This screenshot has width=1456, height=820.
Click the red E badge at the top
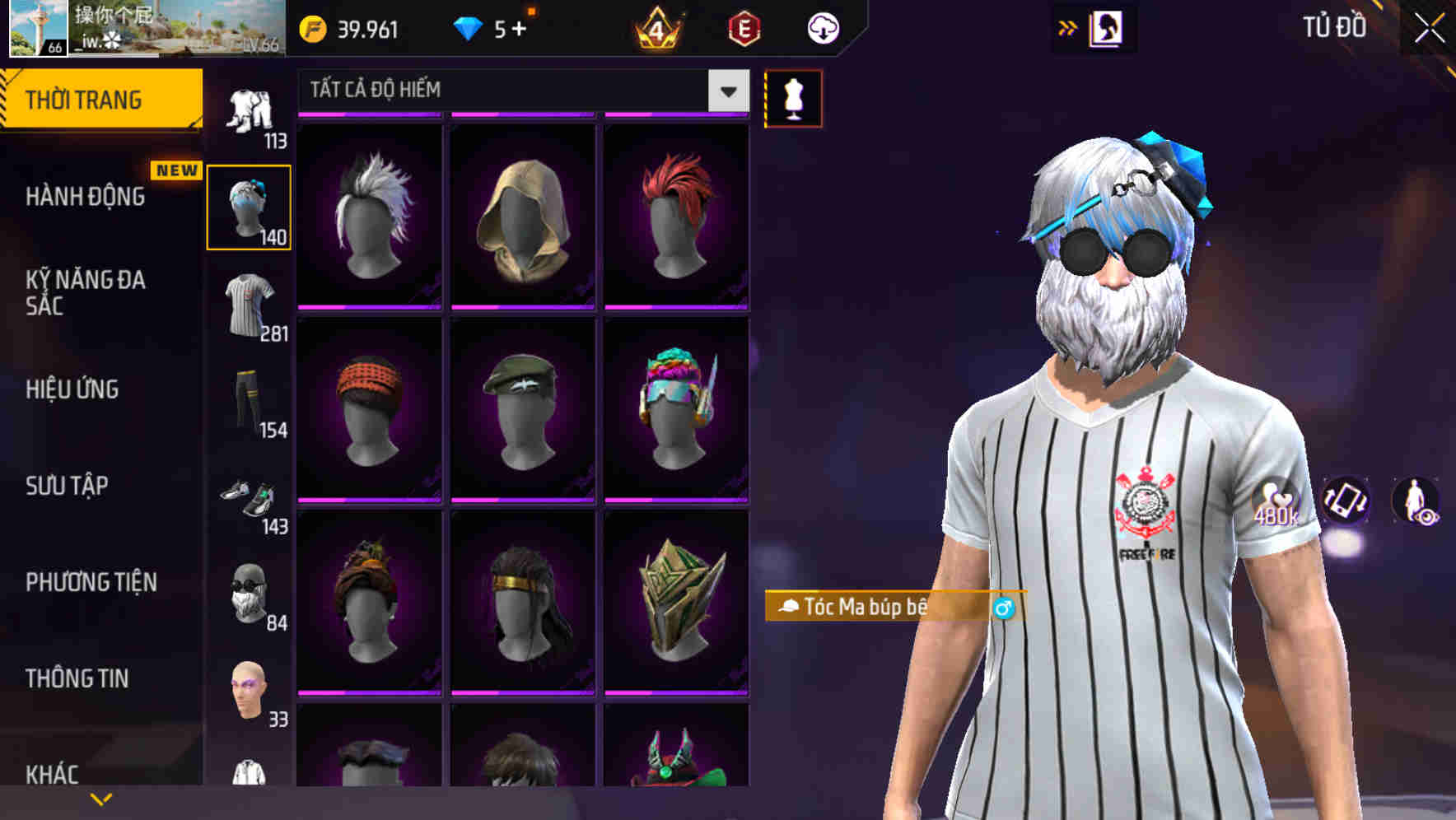coord(744,27)
